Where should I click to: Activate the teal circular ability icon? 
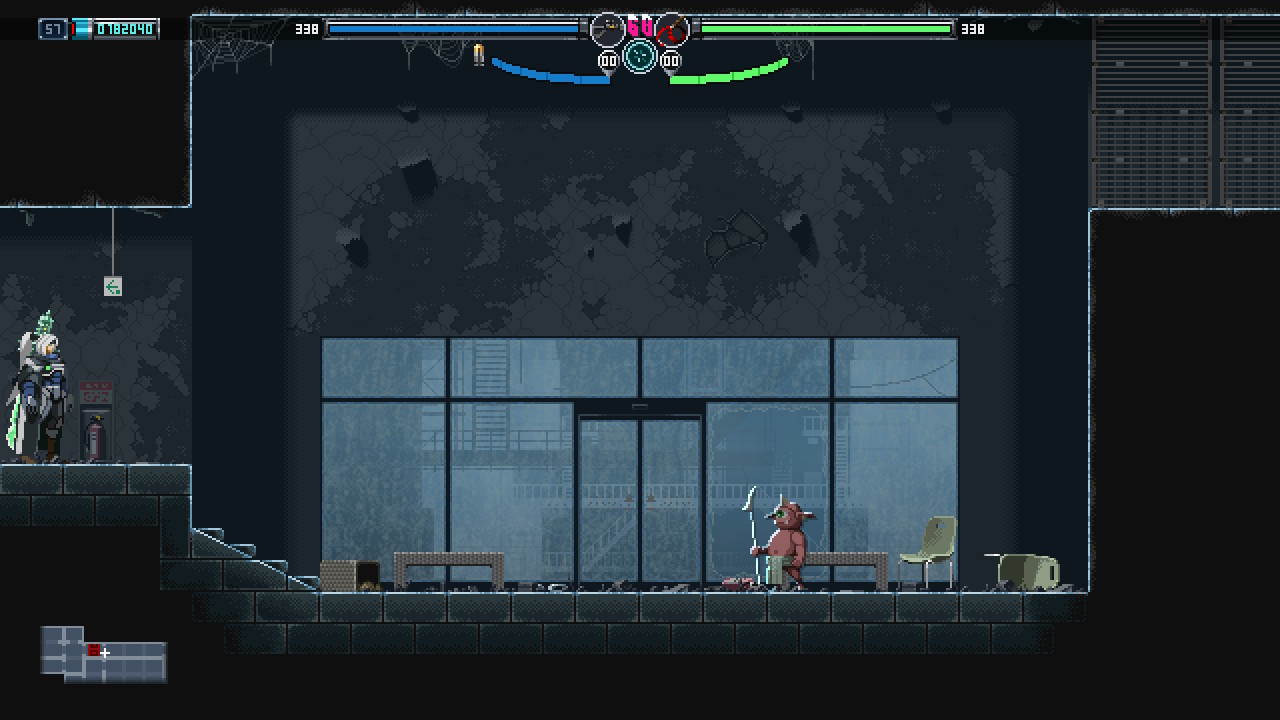pos(640,56)
